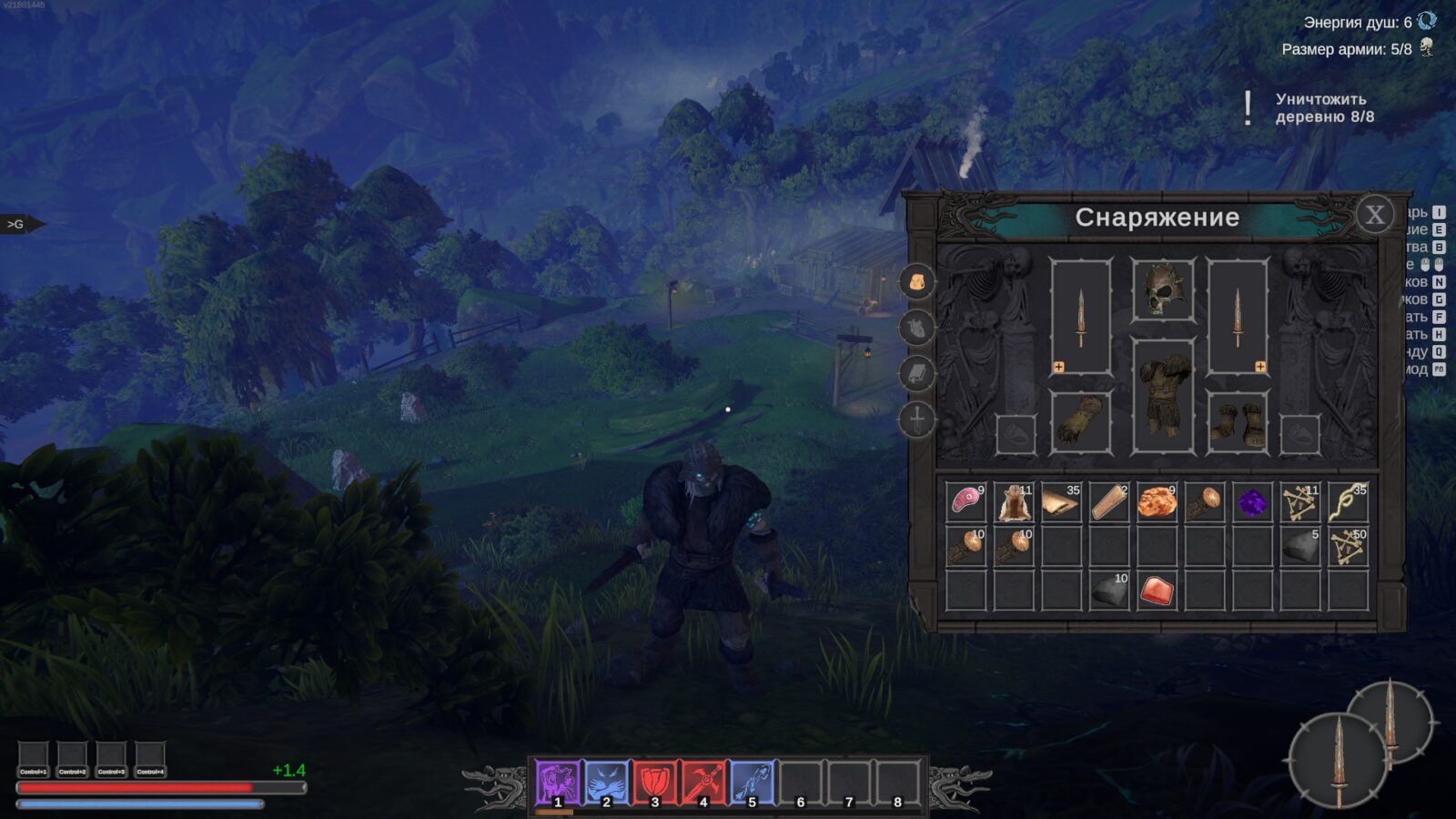1456x819 pixels.
Task: Select the animal hide stack
Action: (x=1013, y=501)
